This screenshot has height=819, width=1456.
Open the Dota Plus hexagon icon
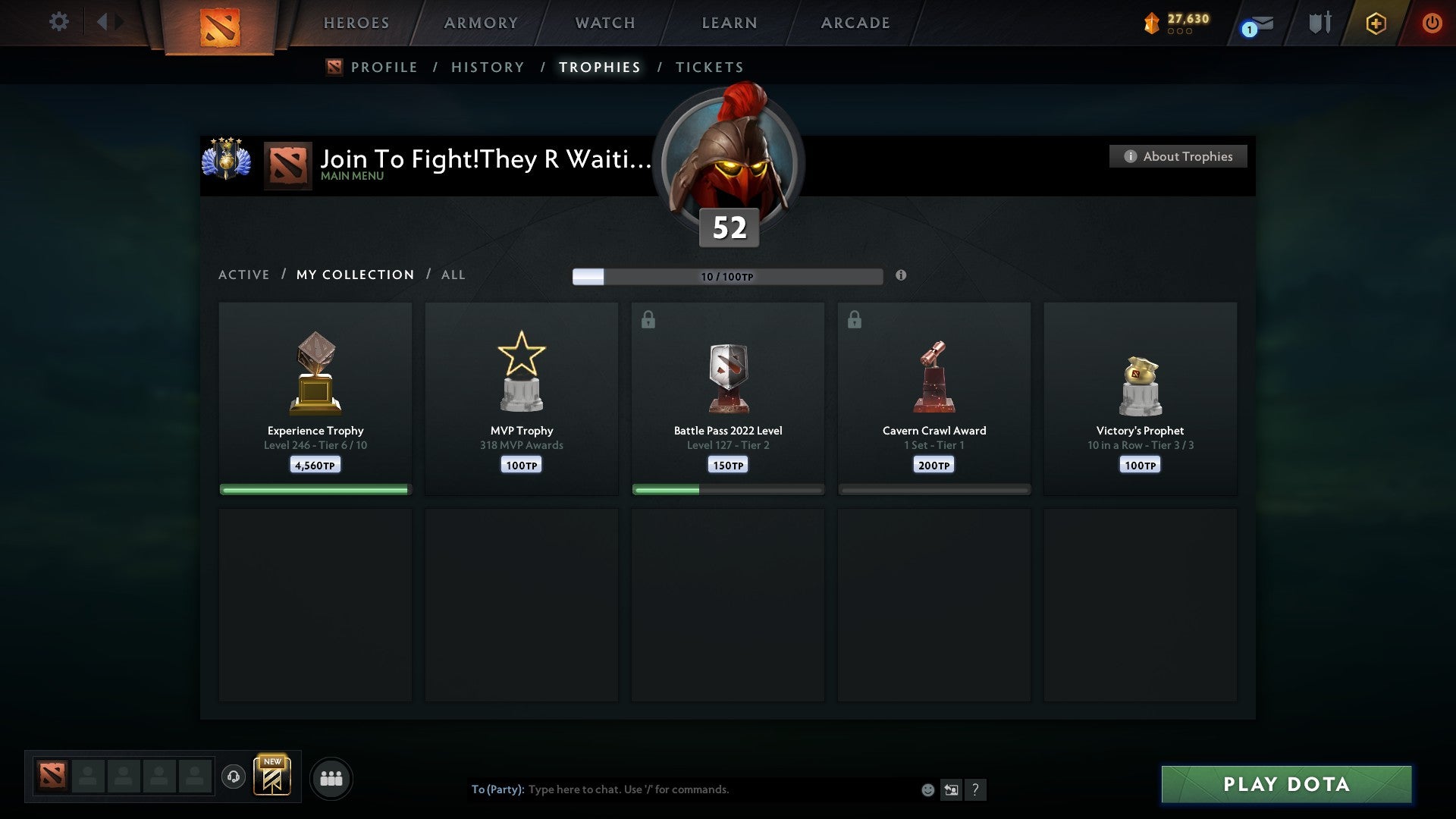coord(1375,23)
